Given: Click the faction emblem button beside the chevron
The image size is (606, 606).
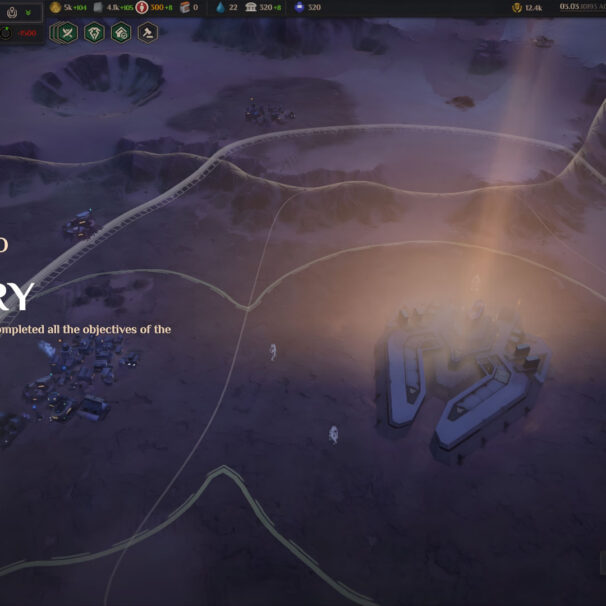Looking at the screenshot, I should pos(11,12).
